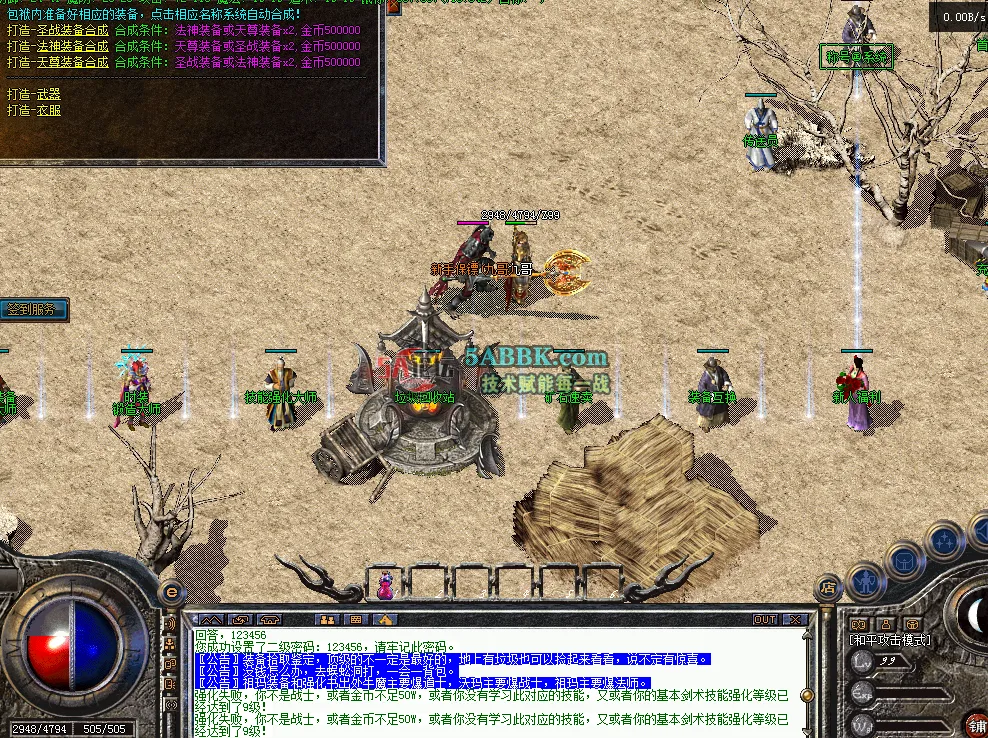Viewport: 988px width, 738px height.
Task: Click the round e button beside chat
Action: pos(170,591)
